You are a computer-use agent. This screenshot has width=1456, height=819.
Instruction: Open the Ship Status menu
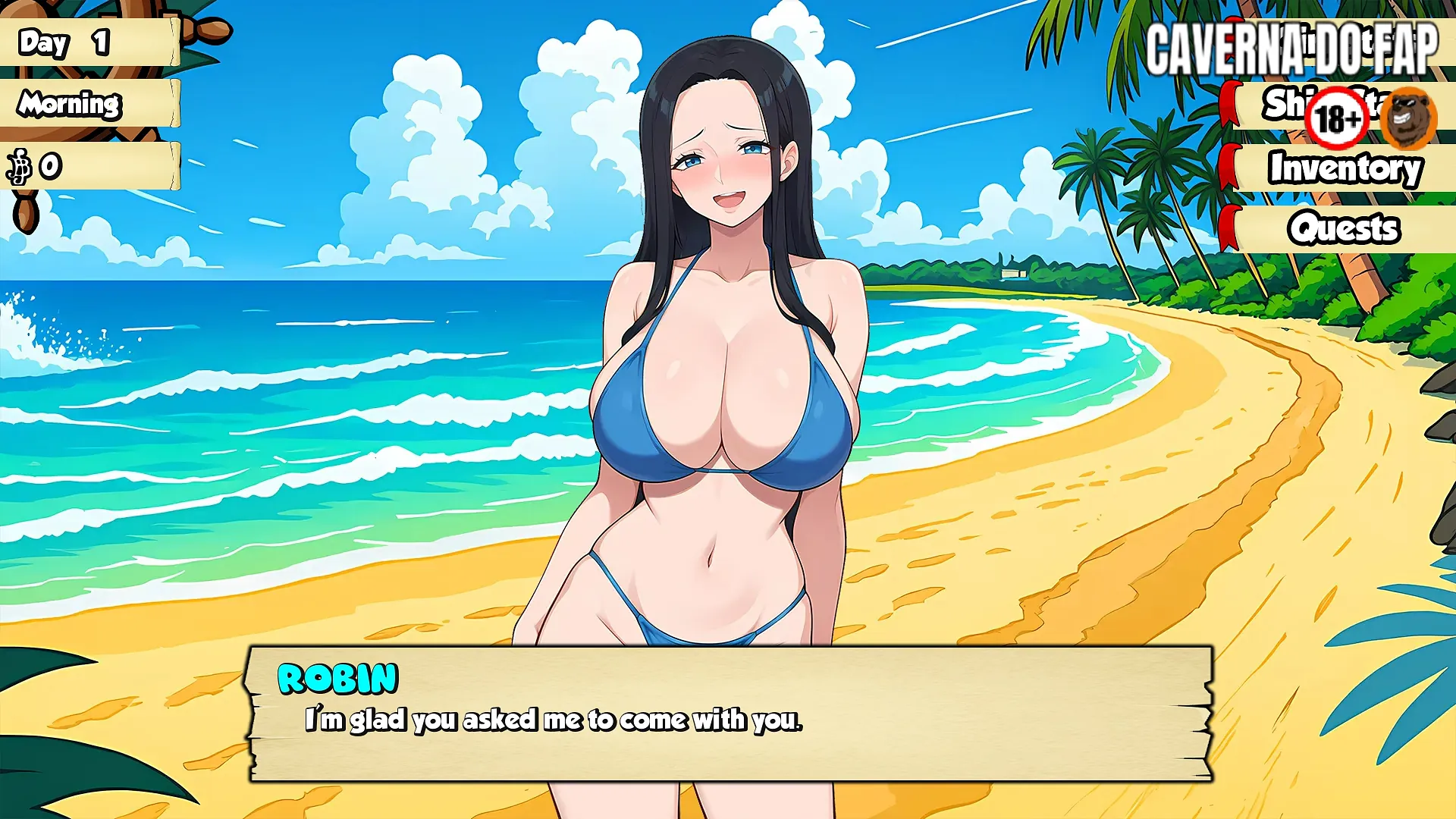(x=1282, y=105)
